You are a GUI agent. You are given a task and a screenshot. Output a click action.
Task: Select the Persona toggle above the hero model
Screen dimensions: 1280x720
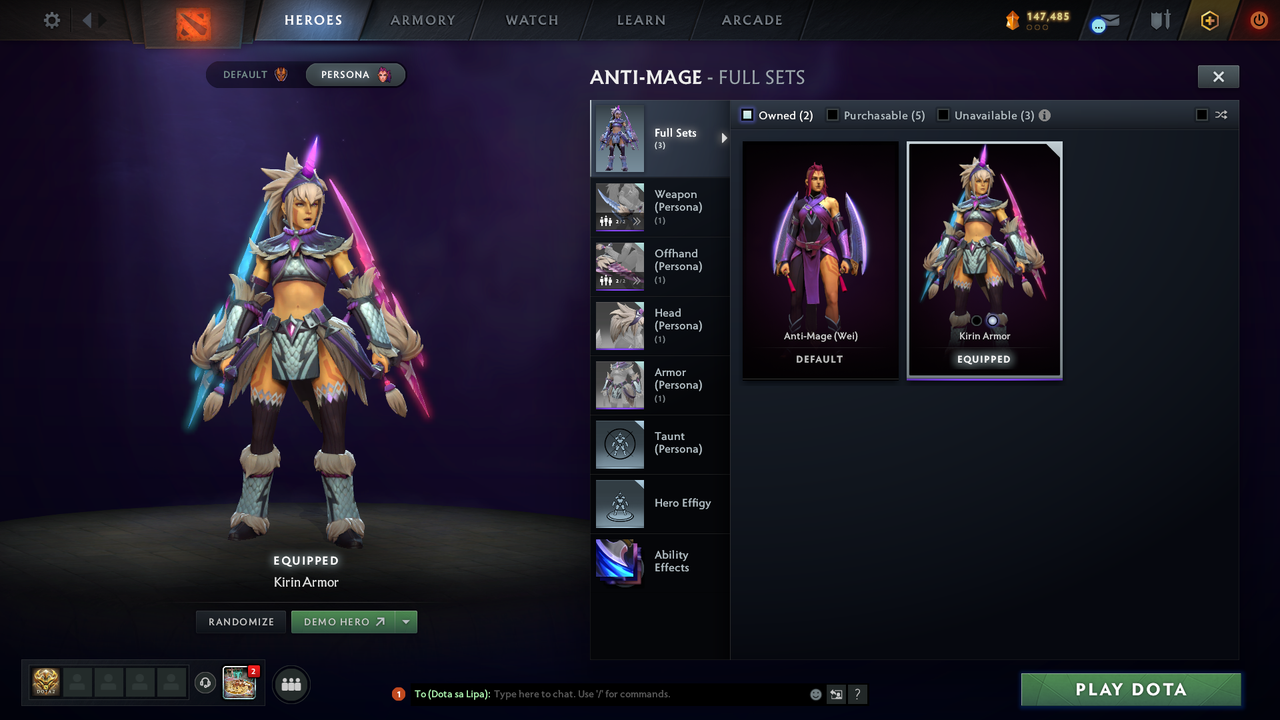click(355, 74)
